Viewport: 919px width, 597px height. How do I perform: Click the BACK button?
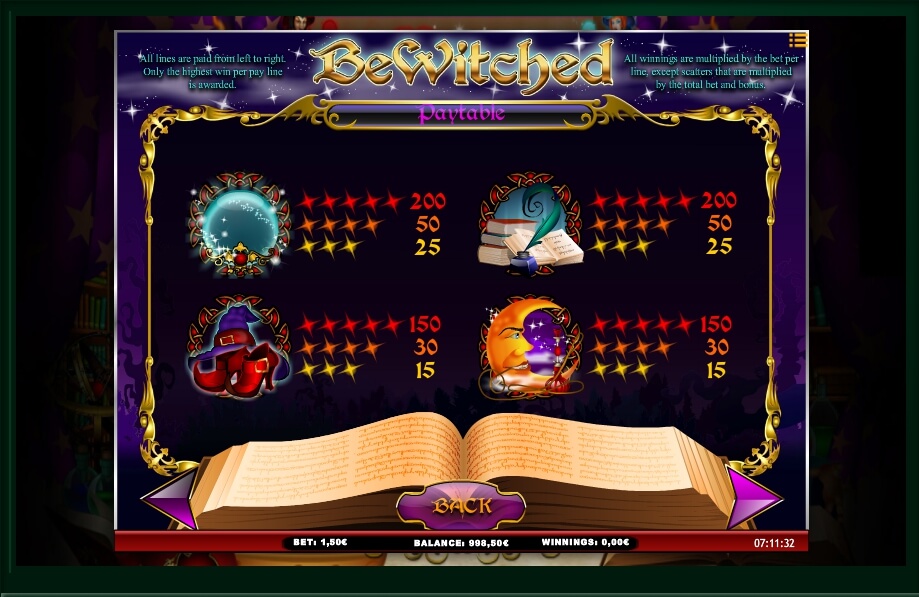(461, 506)
